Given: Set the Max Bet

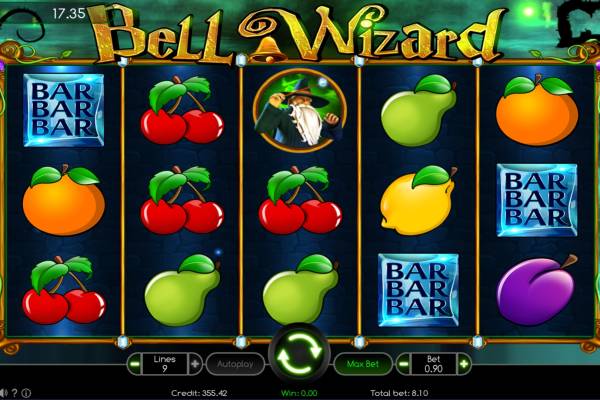Looking at the screenshot, I should click(362, 364).
